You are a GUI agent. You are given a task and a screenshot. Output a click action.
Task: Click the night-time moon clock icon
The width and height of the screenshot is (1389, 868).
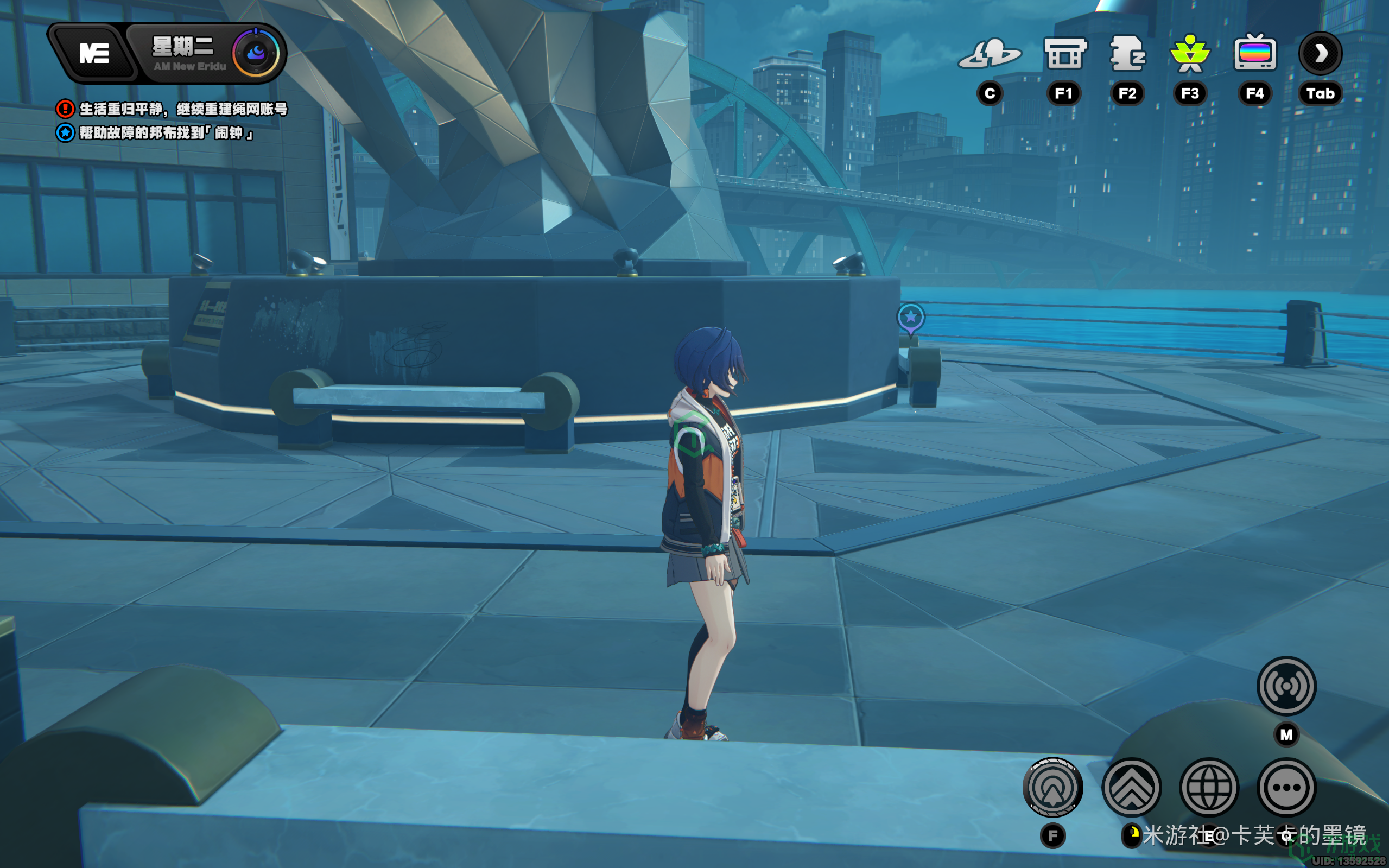[x=256, y=53]
